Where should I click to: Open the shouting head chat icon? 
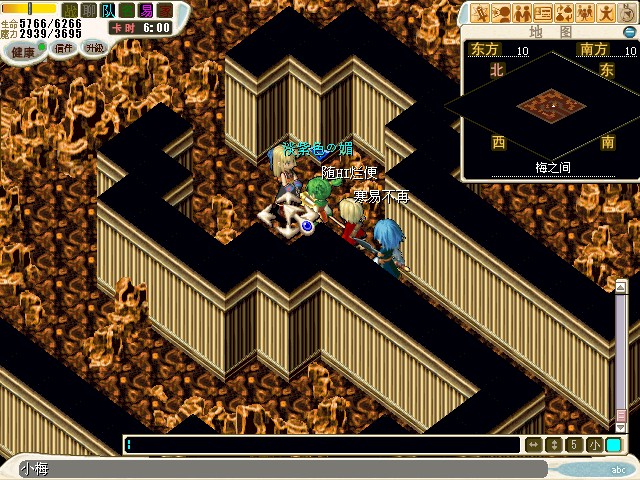(x=500, y=13)
